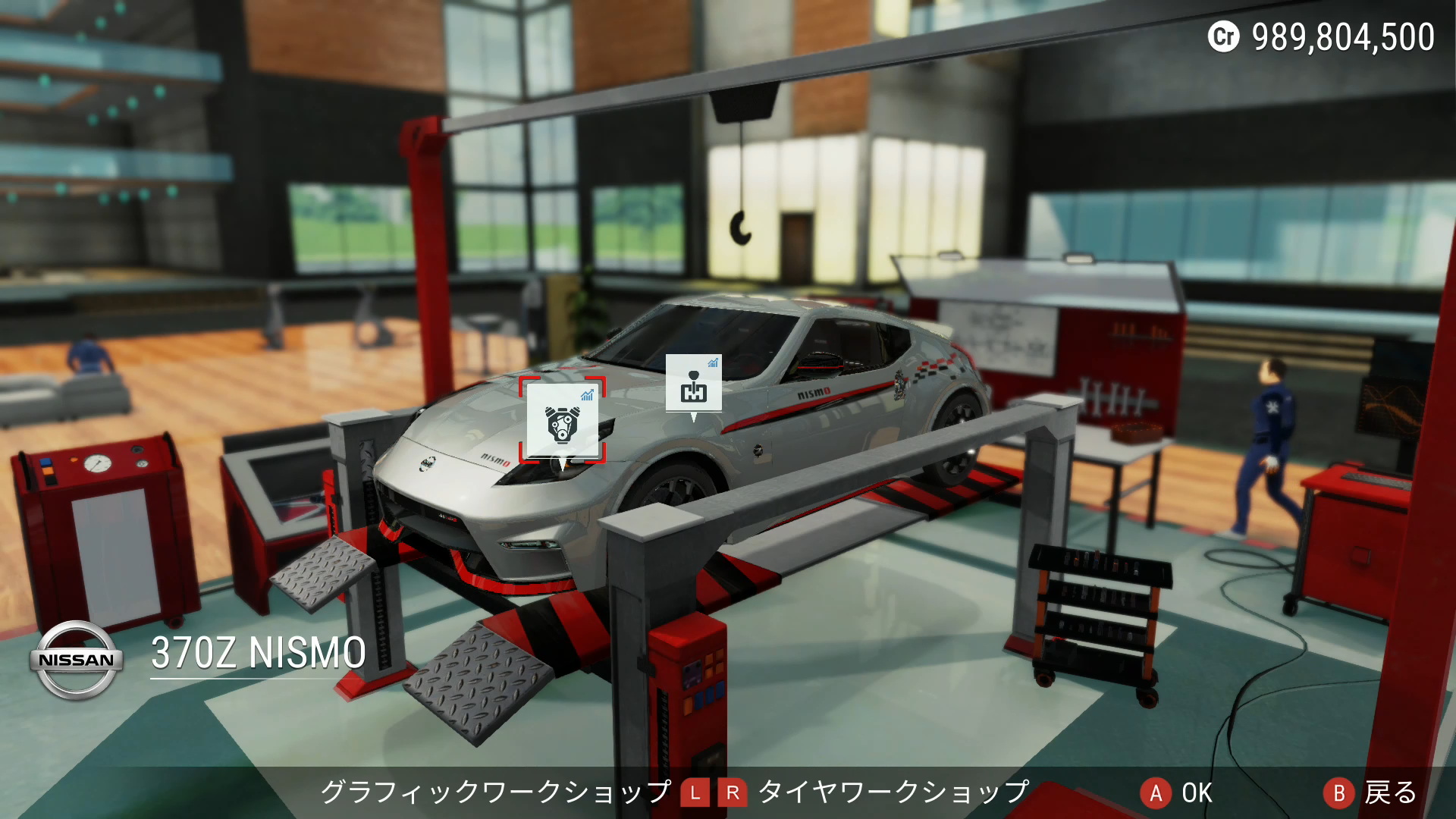The width and height of the screenshot is (1456, 819).
Task: Switch to グラフィックワークショップ tab
Action: 495,792
